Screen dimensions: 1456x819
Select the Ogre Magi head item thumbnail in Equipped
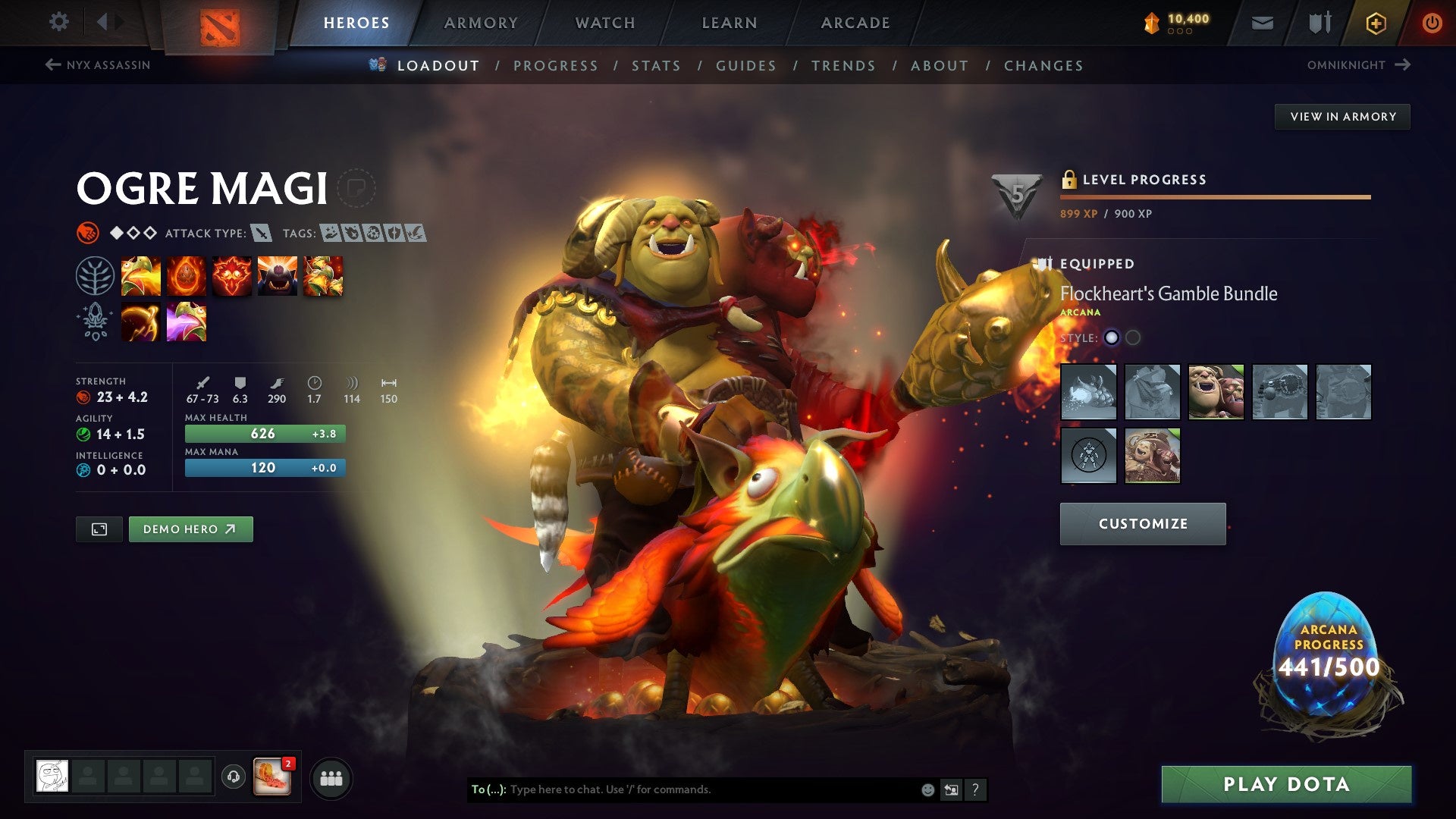click(x=1217, y=392)
